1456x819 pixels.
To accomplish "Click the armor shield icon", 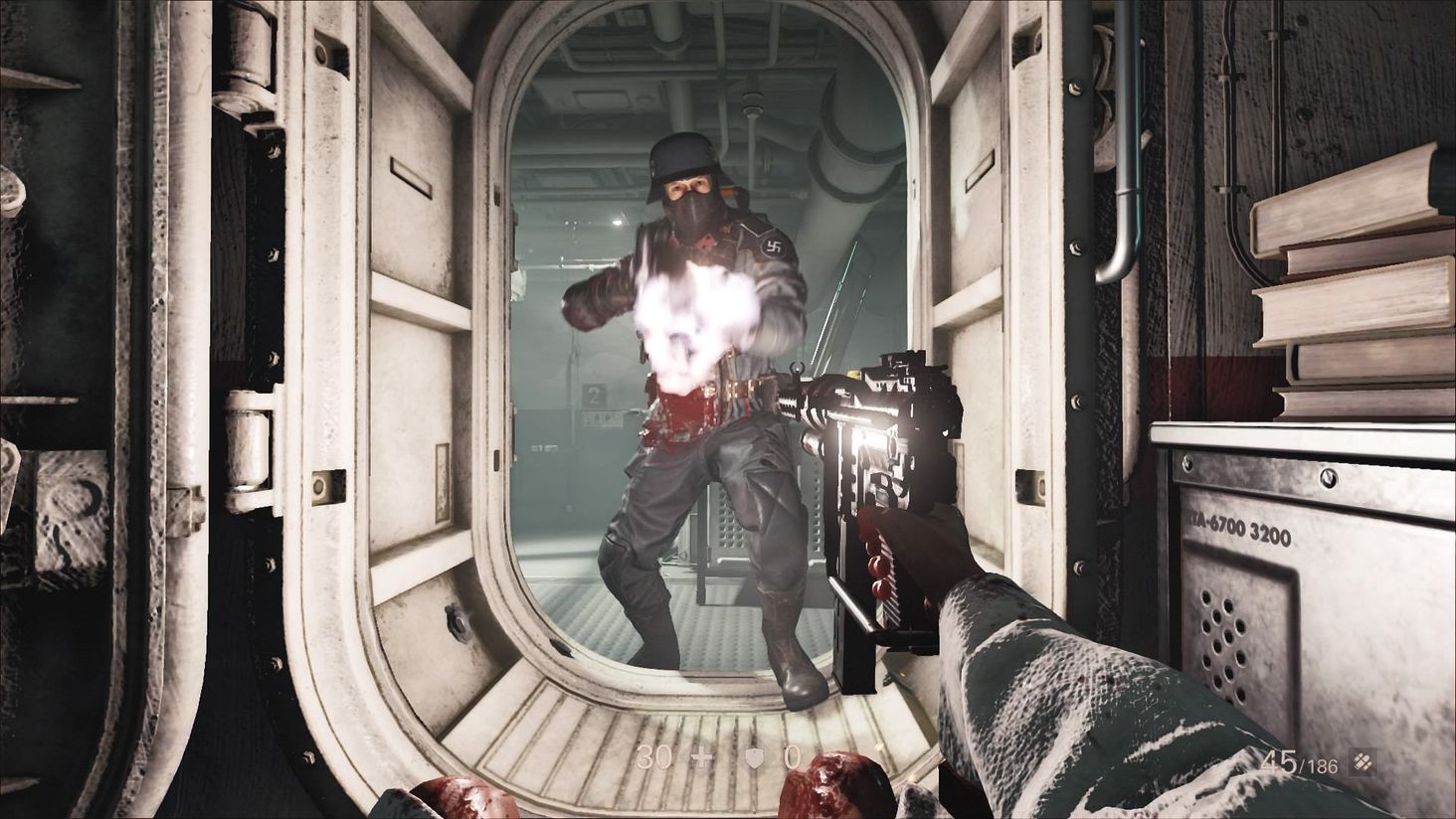I will (x=755, y=758).
